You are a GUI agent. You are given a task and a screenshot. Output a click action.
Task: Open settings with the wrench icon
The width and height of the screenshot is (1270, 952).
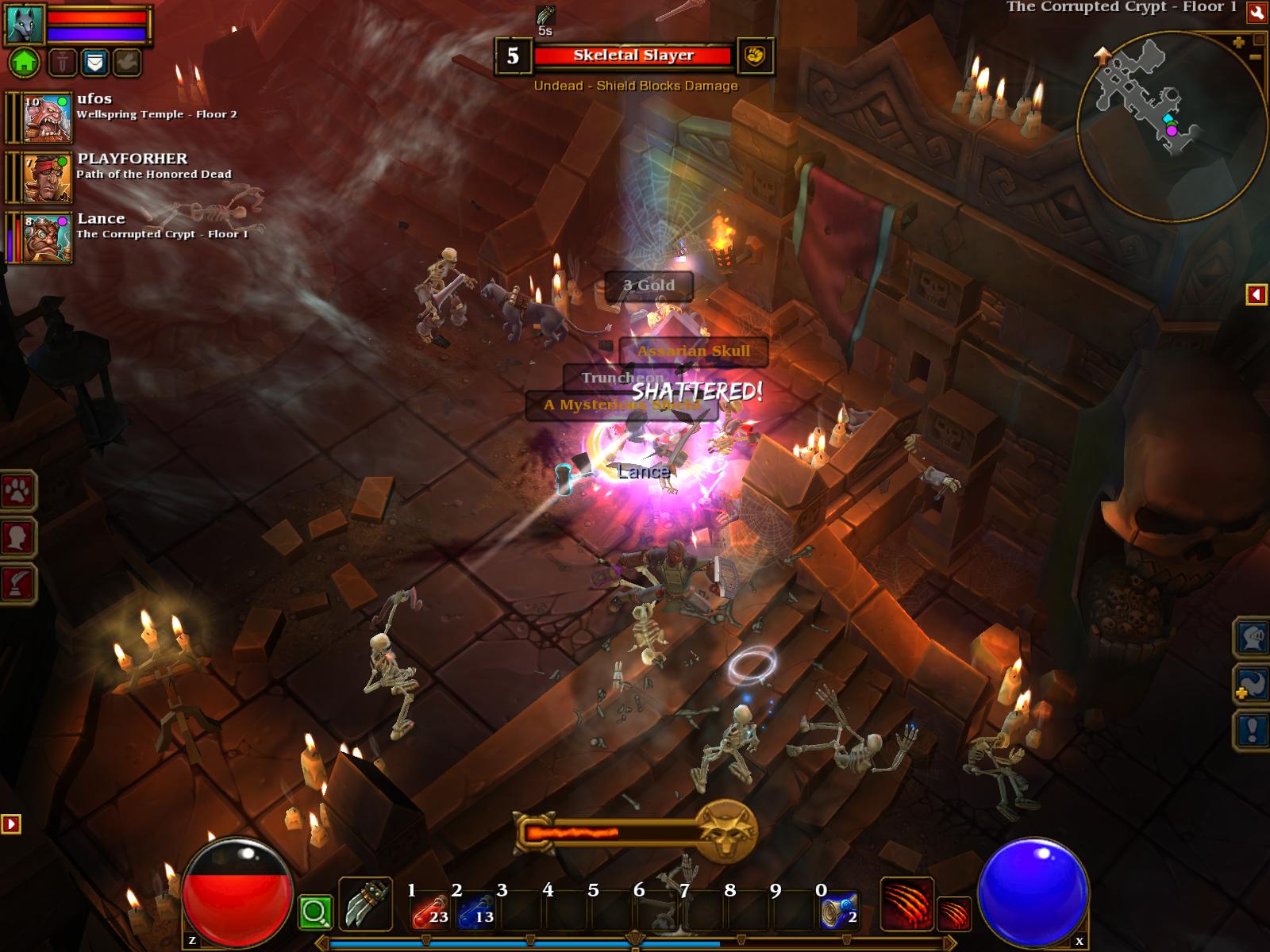coord(1257,12)
